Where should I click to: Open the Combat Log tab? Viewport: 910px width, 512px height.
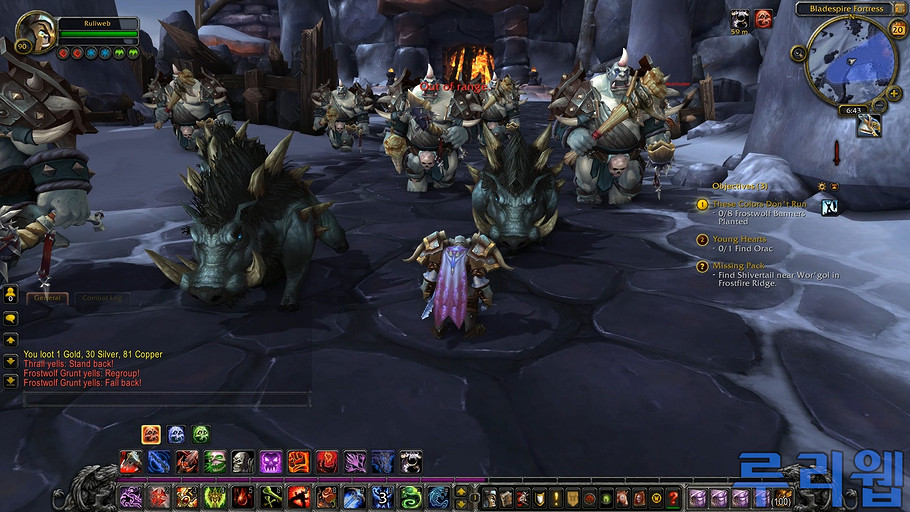click(101, 298)
